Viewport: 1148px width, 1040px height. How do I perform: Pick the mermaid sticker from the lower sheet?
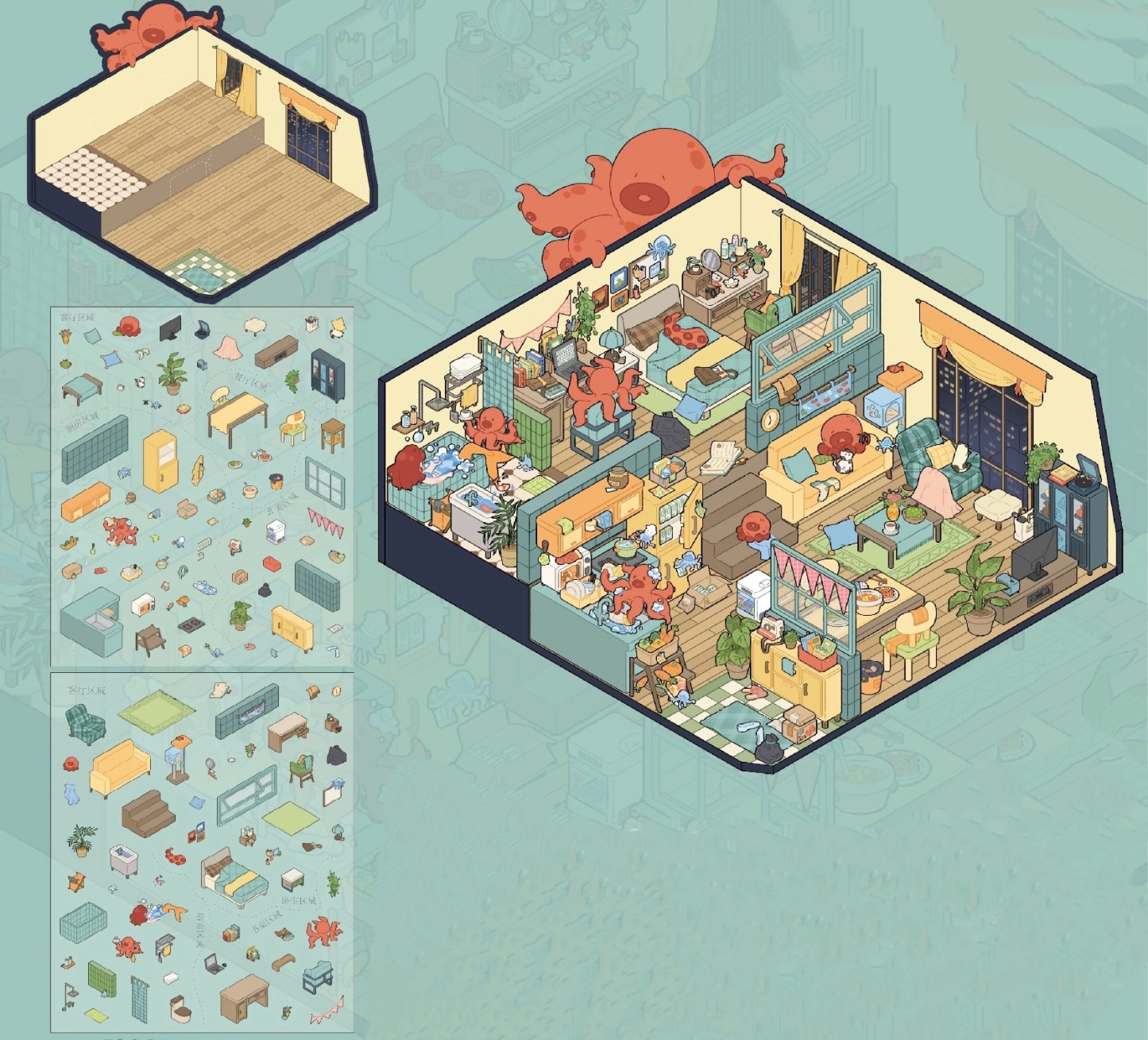(157, 914)
